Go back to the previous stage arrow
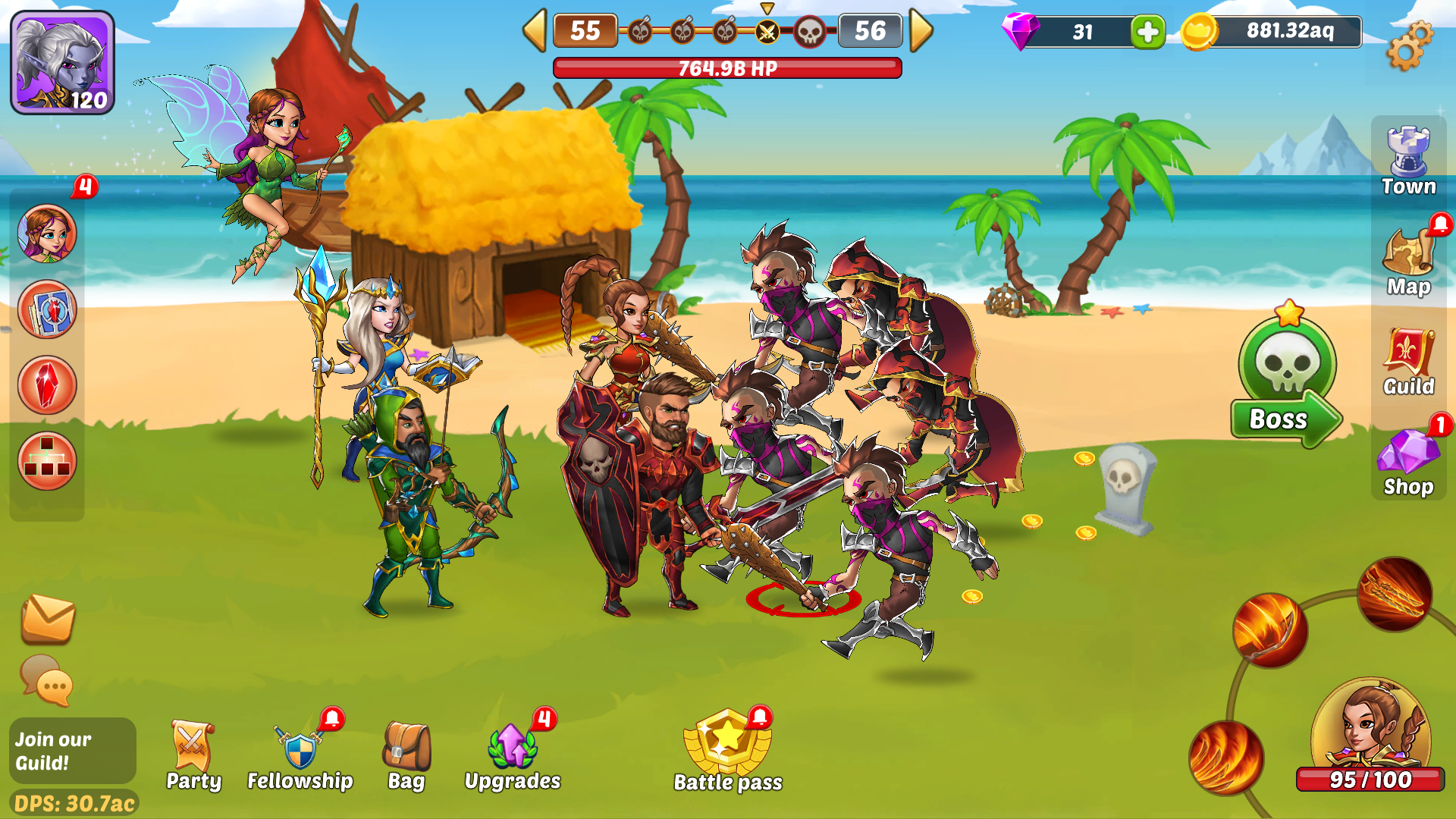The height and width of the screenshot is (819, 1456). [x=535, y=31]
